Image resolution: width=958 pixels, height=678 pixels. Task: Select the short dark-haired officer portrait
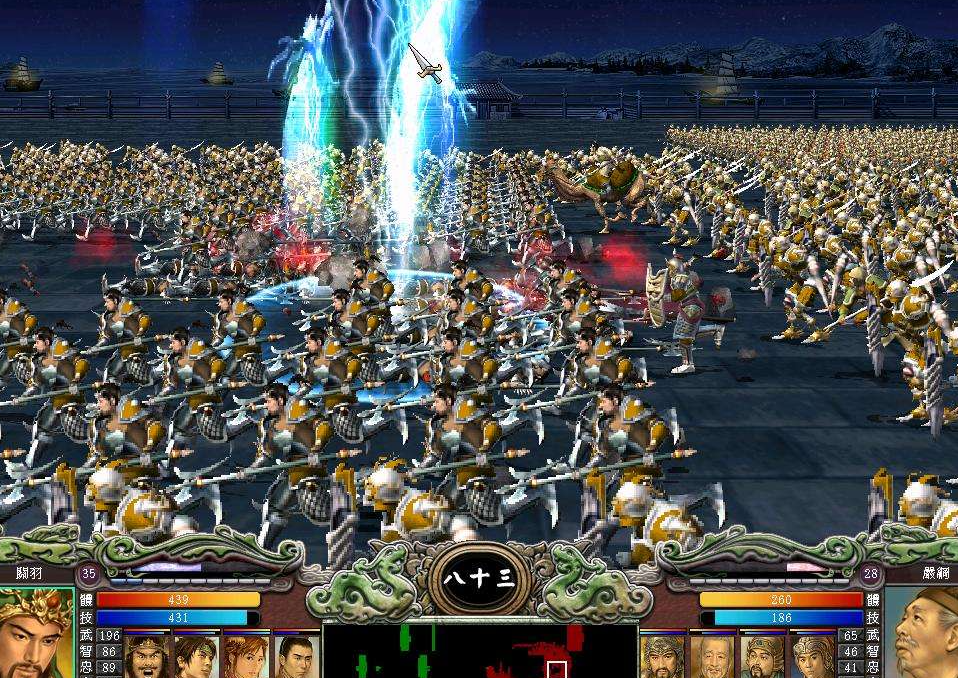296,657
